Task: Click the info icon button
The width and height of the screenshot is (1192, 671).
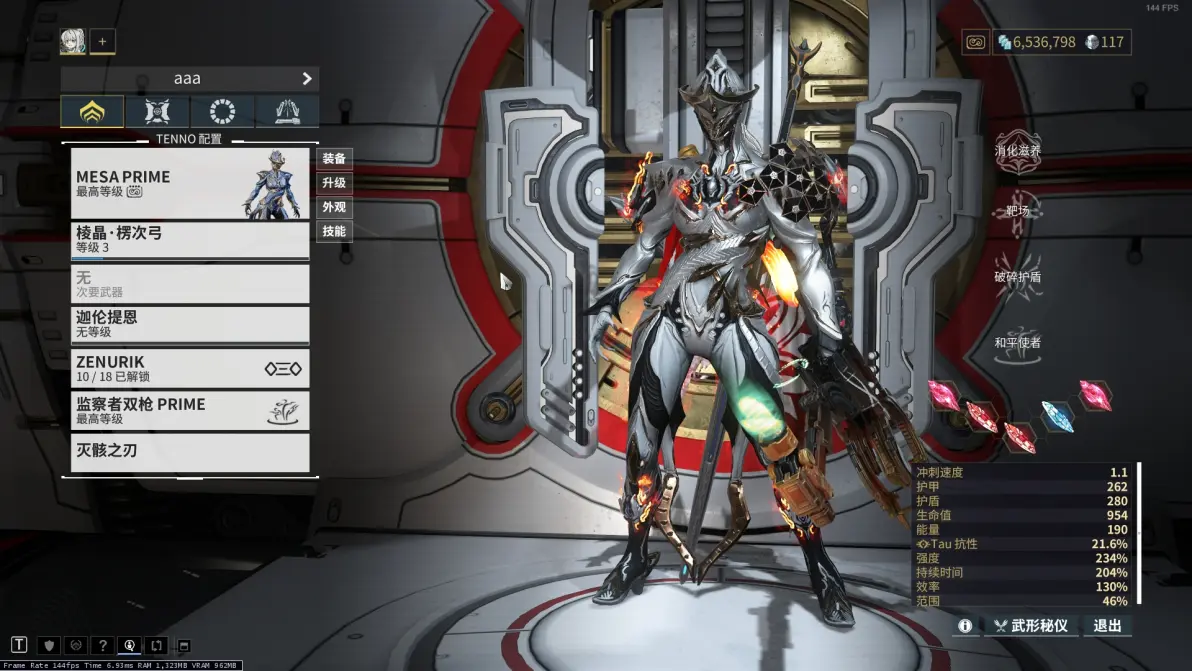Action: pos(965,626)
